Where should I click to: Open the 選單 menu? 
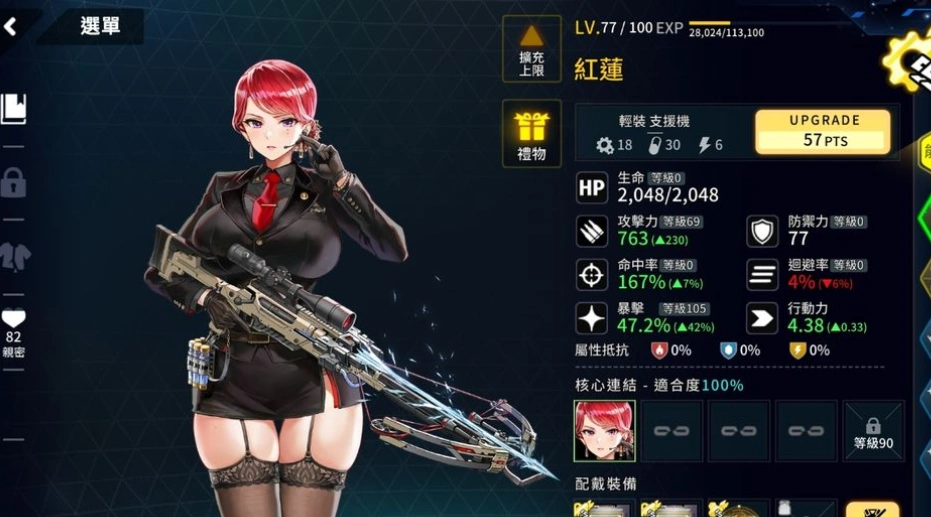point(99,27)
